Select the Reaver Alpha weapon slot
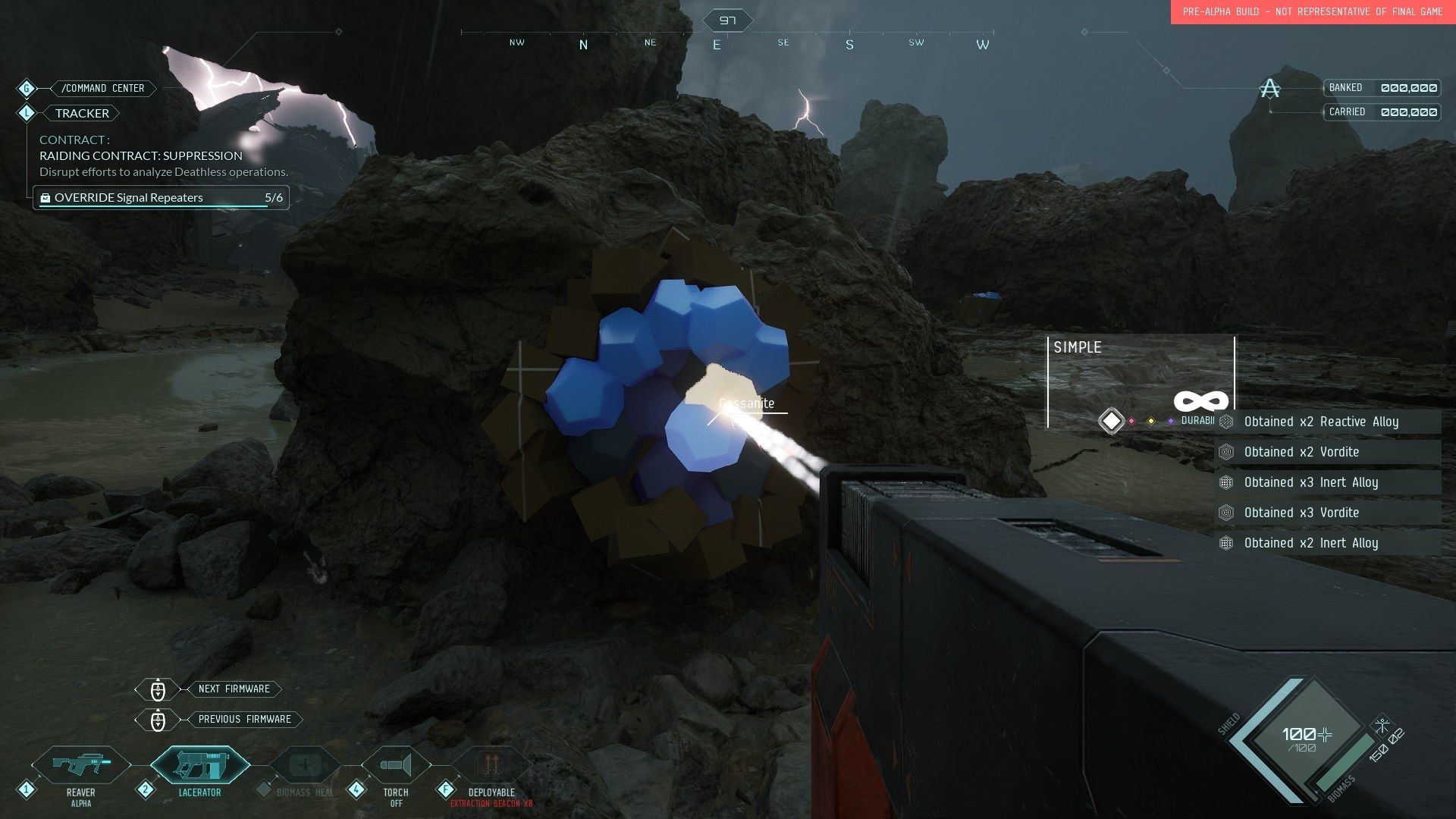 coord(81,766)
